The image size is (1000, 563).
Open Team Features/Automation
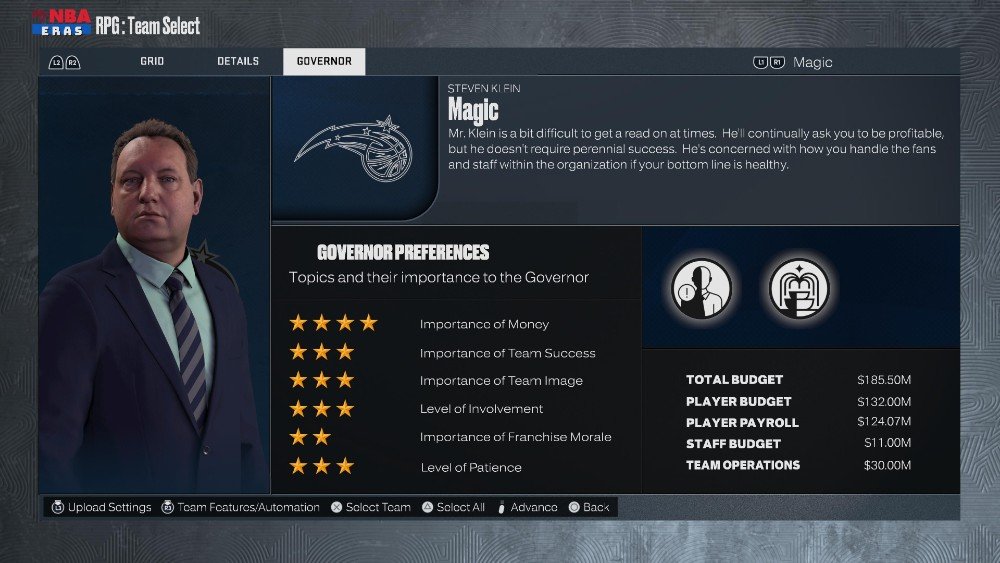(x=240, y=507)
